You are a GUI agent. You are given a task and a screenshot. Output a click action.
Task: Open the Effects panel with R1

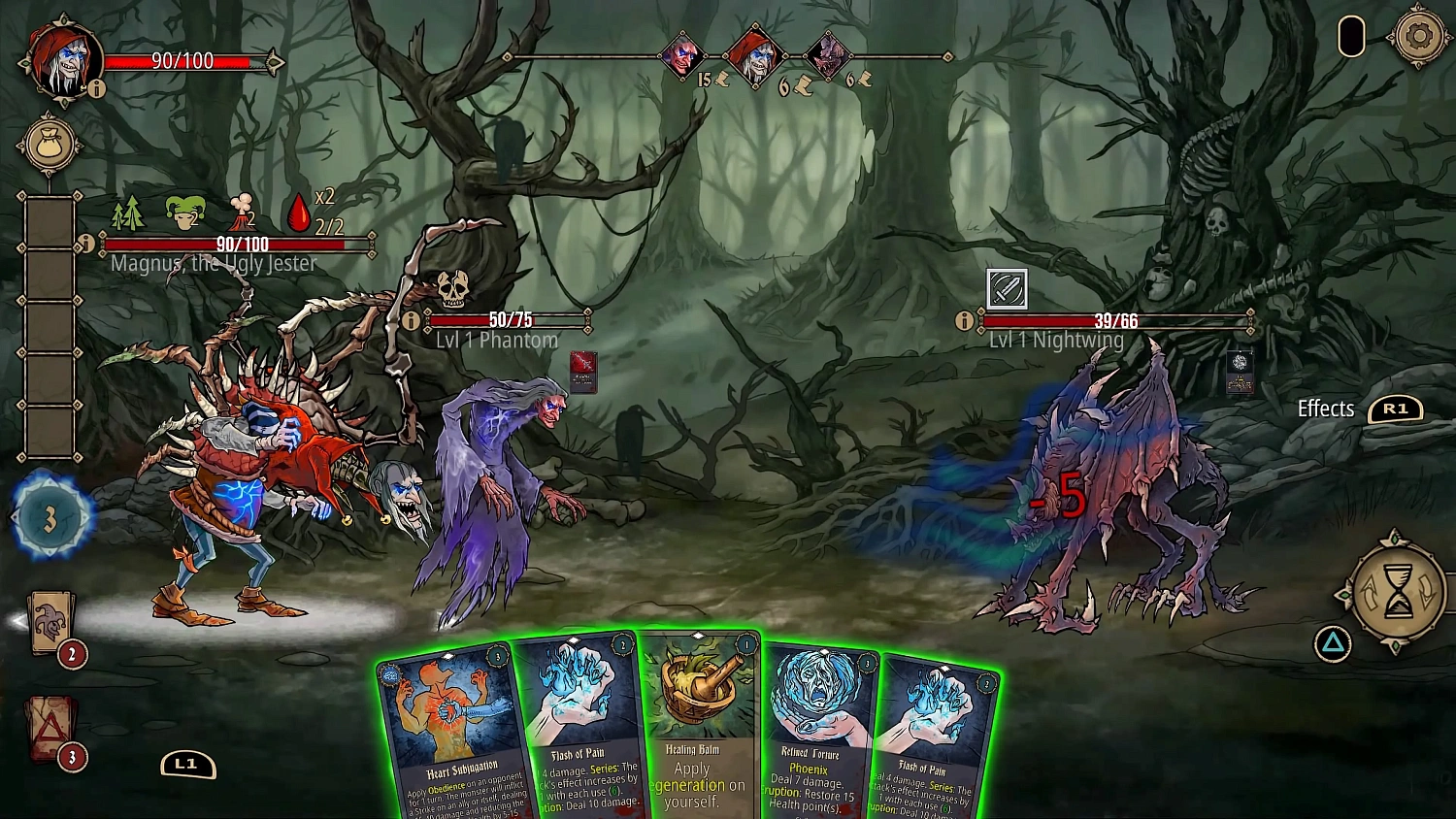1397,409
